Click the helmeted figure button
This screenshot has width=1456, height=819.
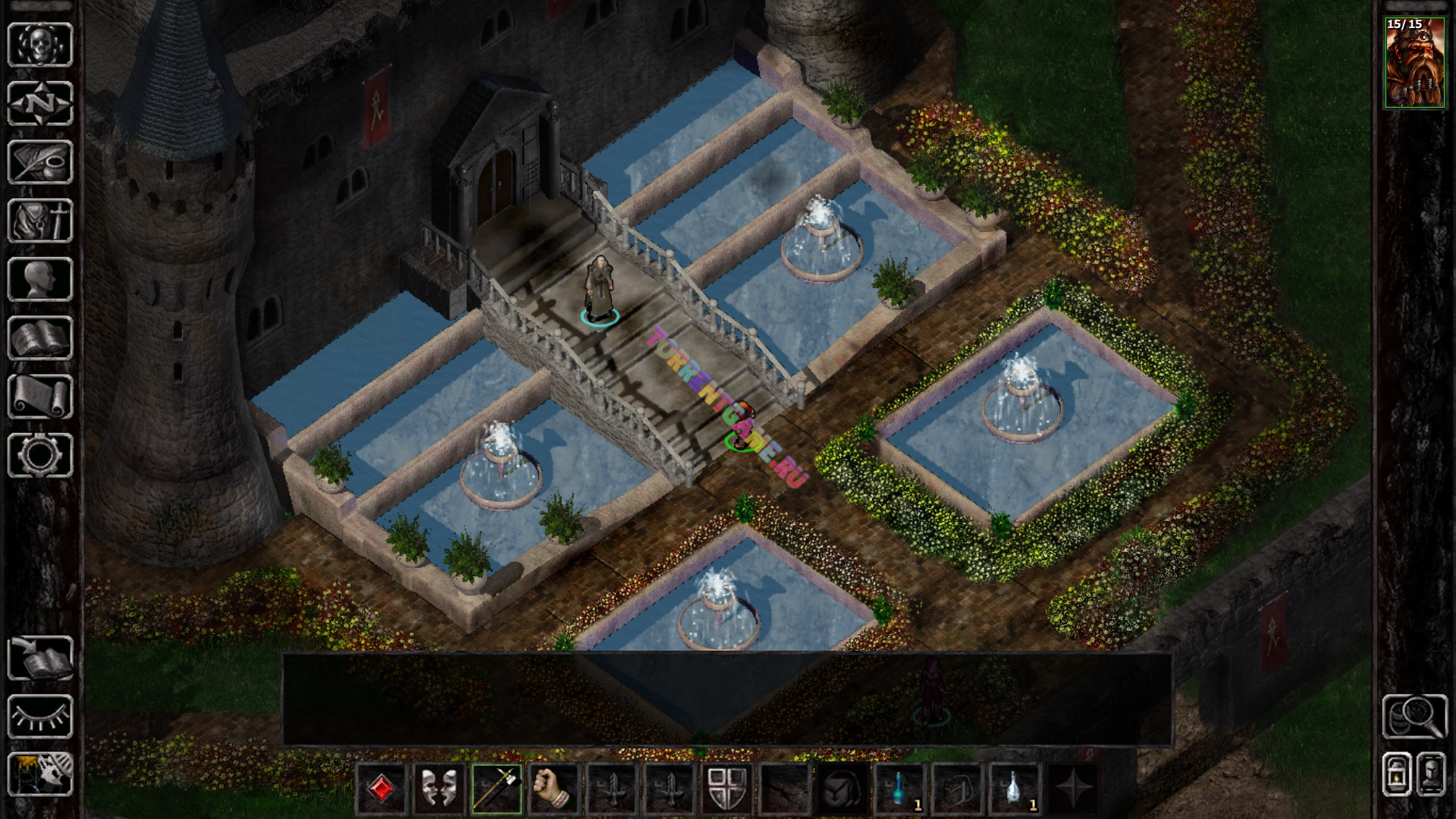tap(1431, 773)
